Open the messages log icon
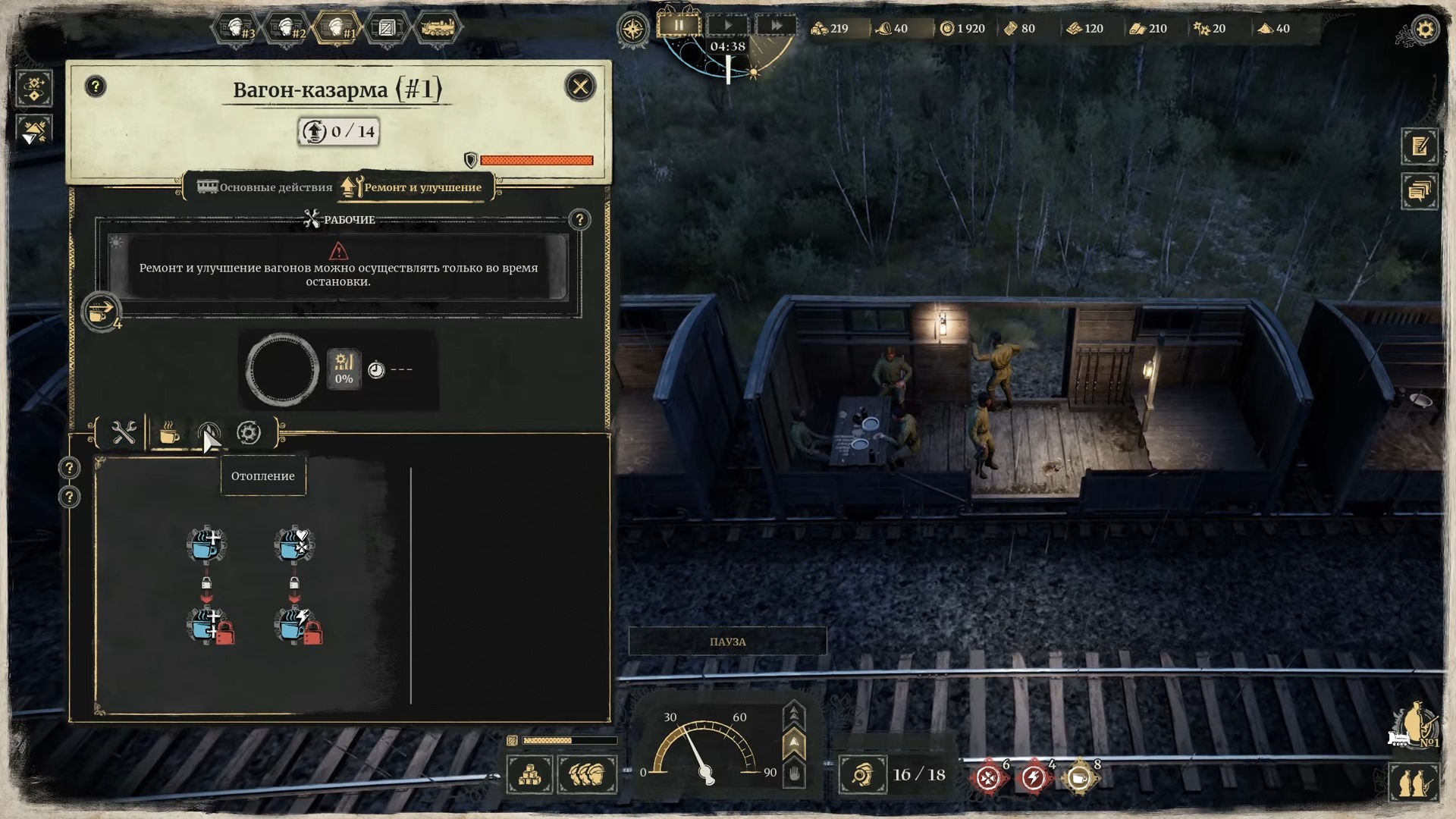1456x819 pixels. pos(1420,190)
